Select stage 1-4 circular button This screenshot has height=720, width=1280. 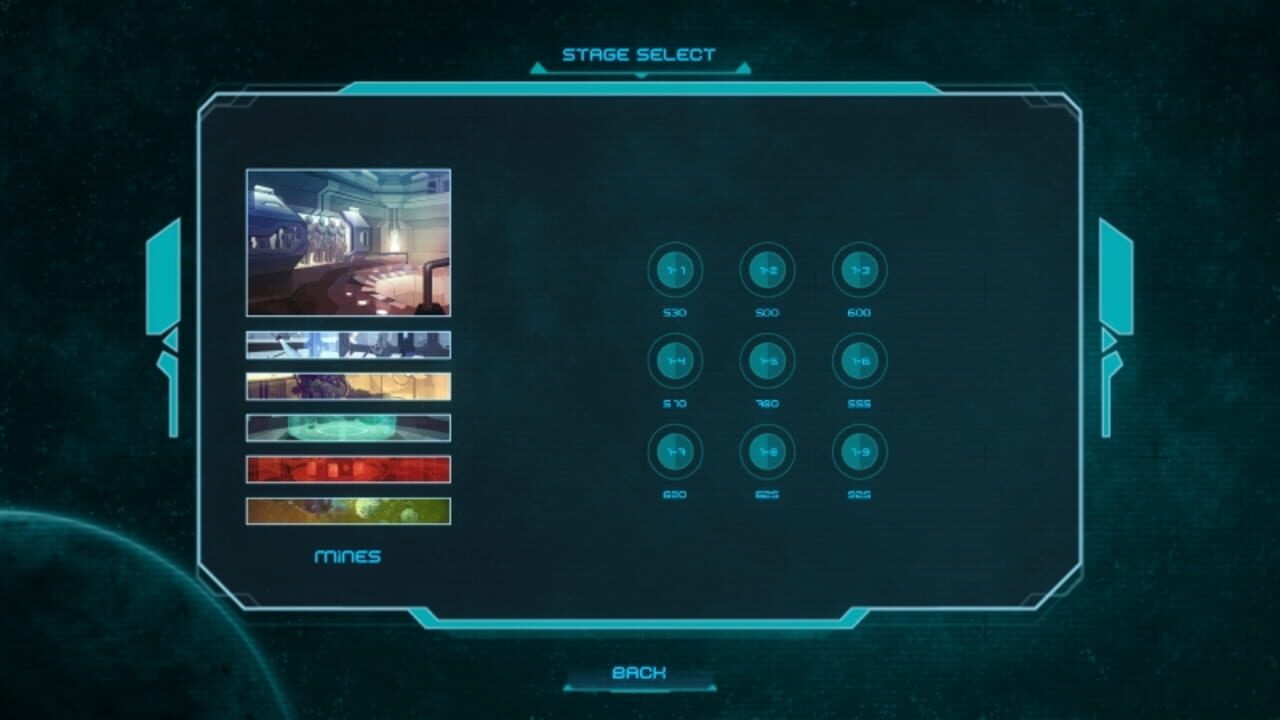[676, 362]
